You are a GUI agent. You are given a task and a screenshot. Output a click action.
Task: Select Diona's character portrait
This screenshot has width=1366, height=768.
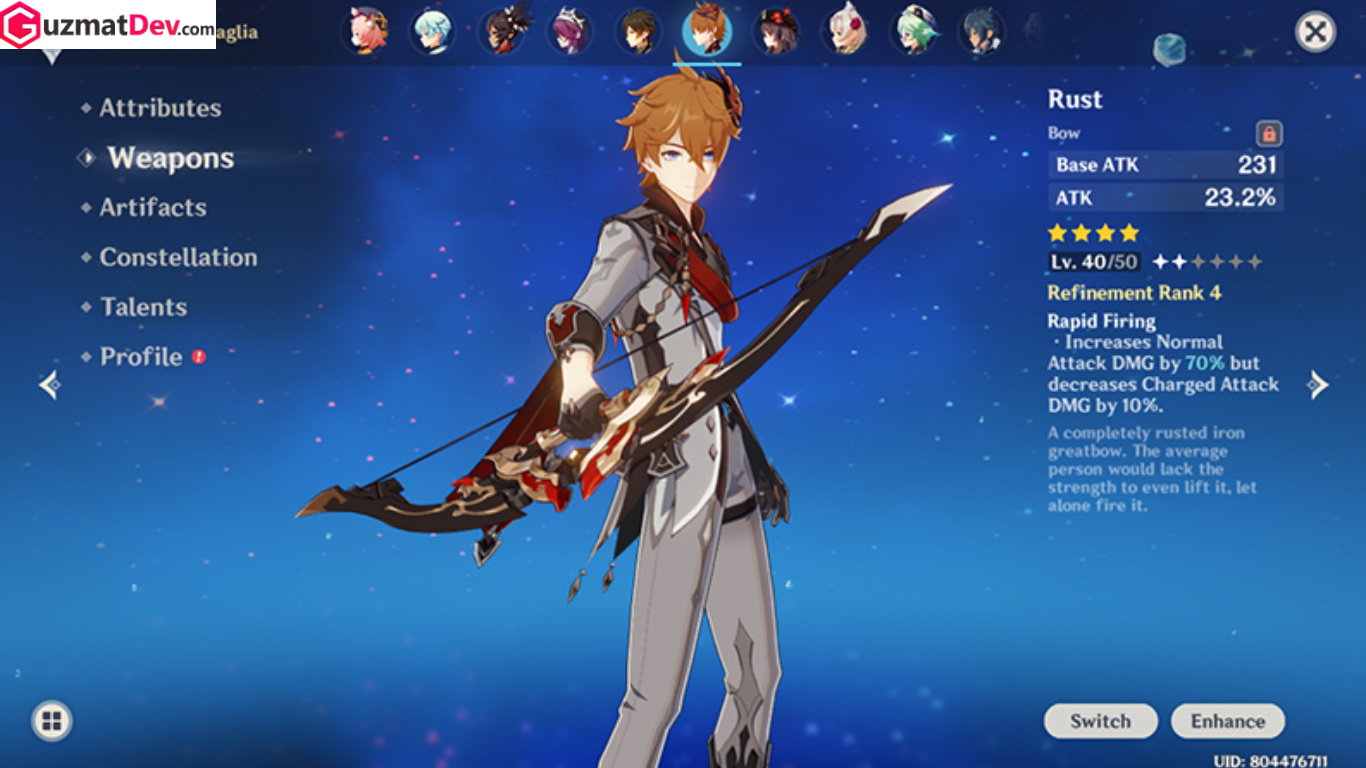(368, 31)
